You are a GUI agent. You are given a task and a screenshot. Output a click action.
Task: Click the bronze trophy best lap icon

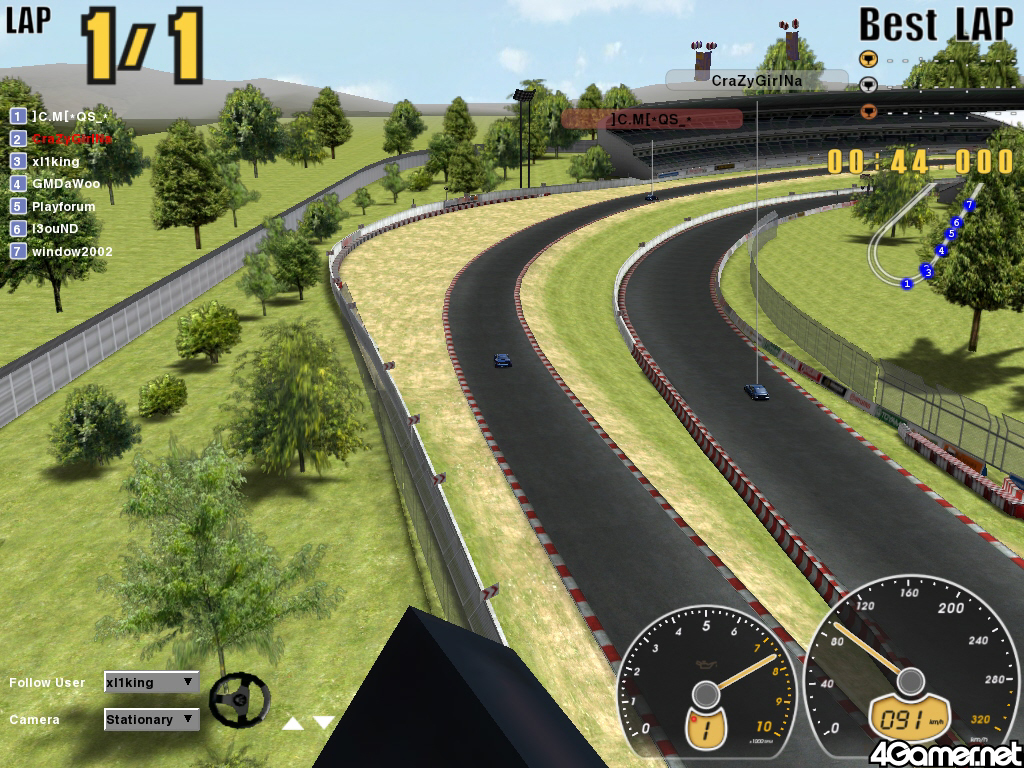868,111
